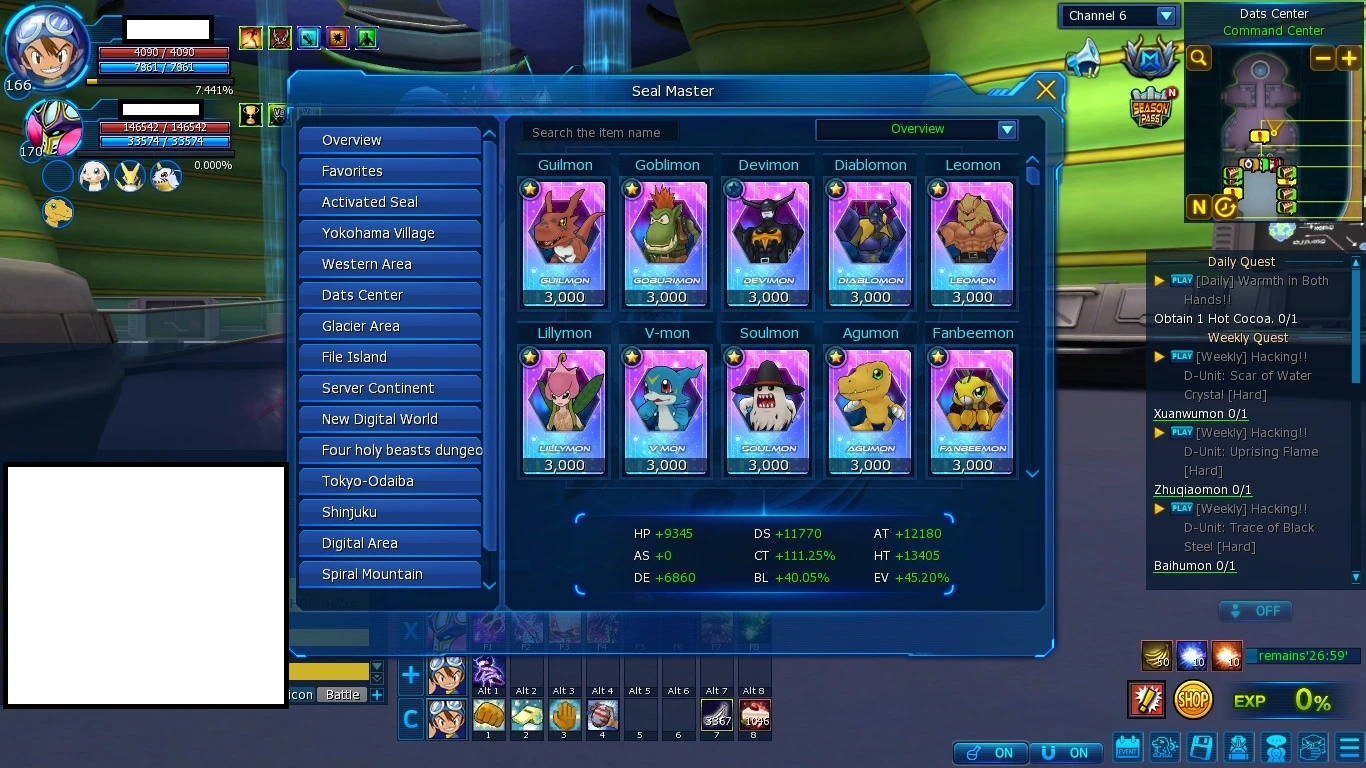Show Yokohama Village seals

tap(389, 233)
